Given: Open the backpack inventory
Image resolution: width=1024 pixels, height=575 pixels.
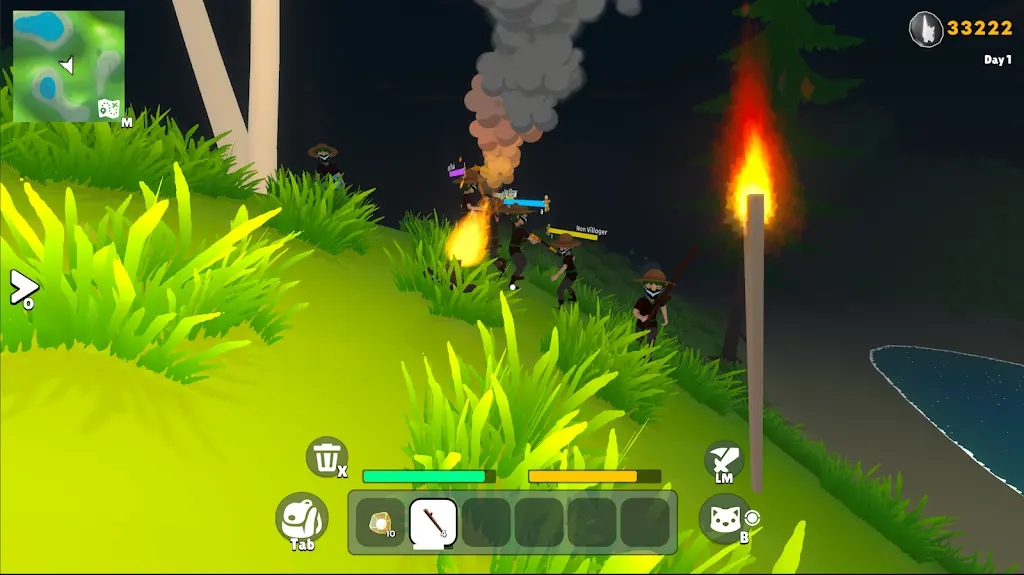Looking at the screenshot, I should click(x=301, y=518).
